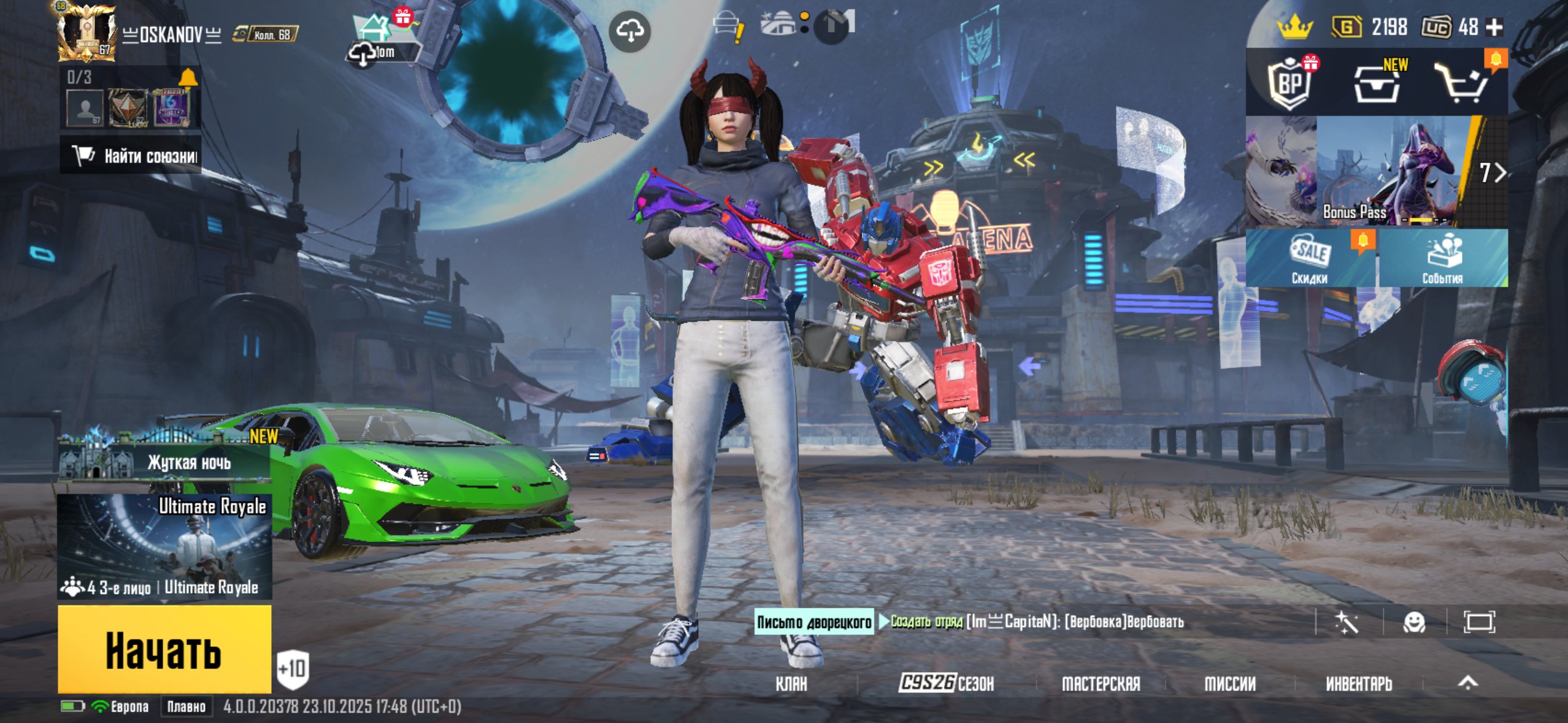Open the BP Royale Pass icon
Image resolution: width=1568 pixels, height=723 pixels.
coord(1289,84)
